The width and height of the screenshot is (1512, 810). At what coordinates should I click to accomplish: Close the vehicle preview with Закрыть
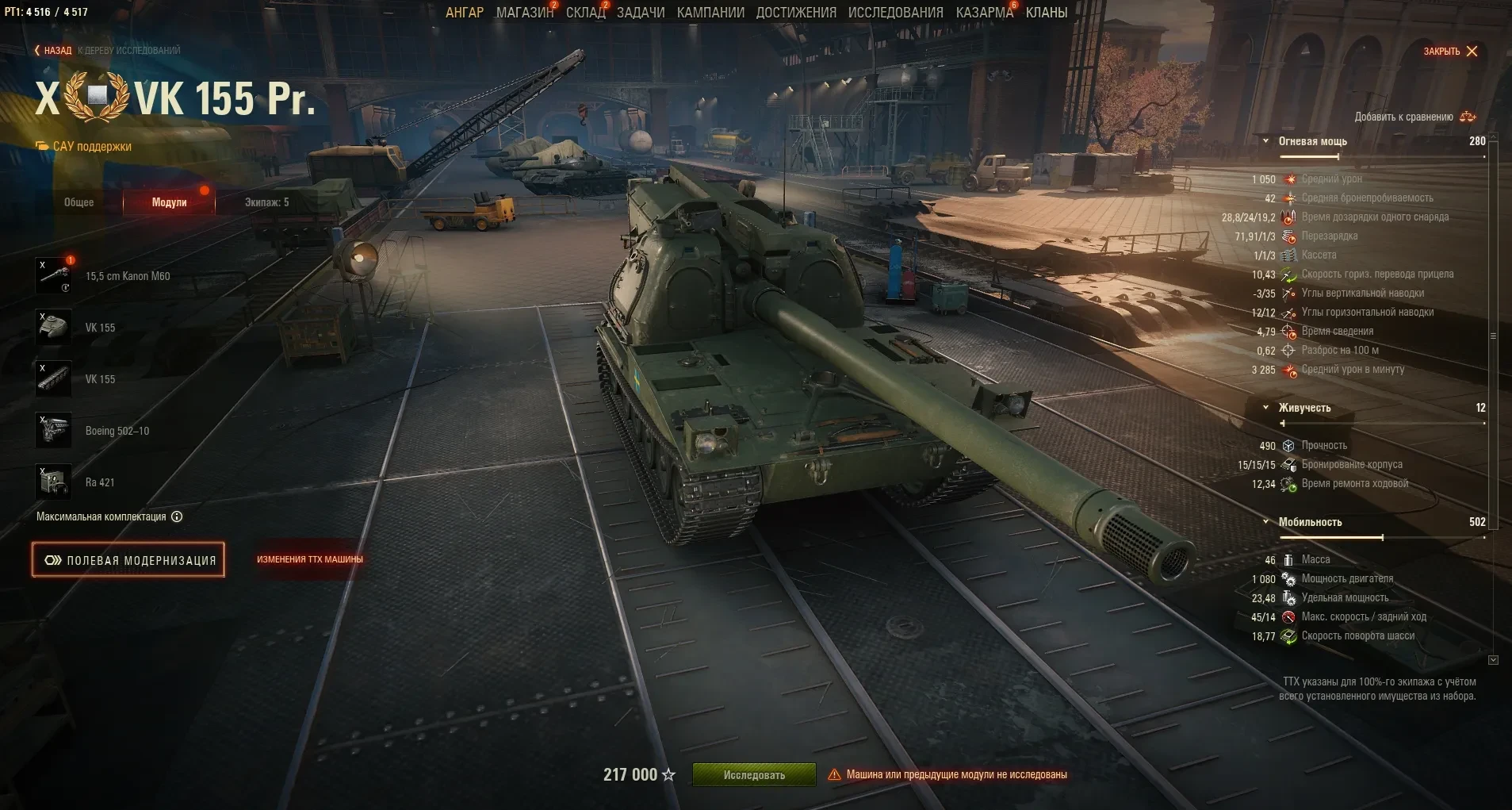click(1450, 52)
